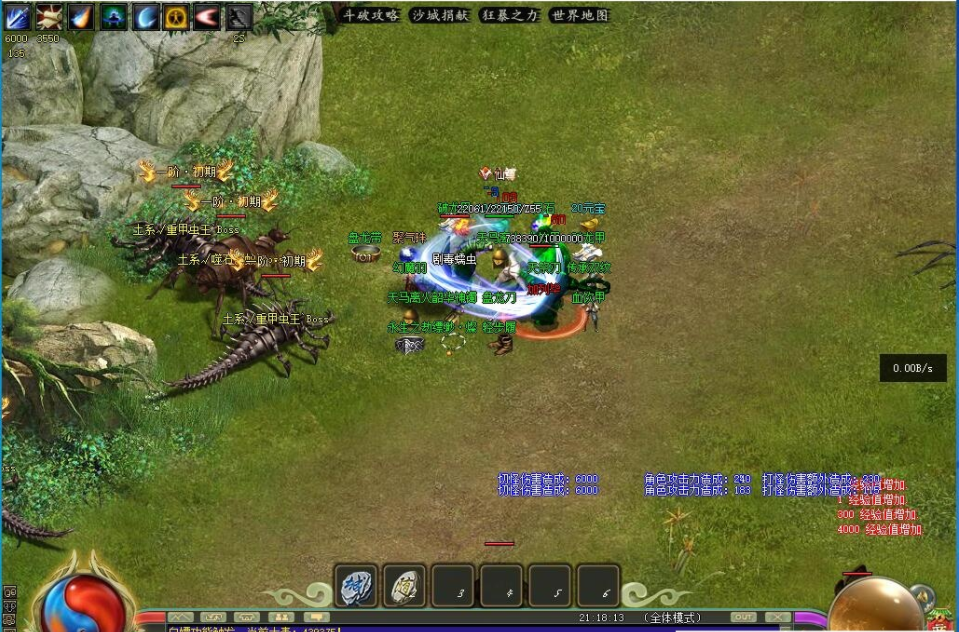Open the 斗破攻略 guide menu

[371, 16]
